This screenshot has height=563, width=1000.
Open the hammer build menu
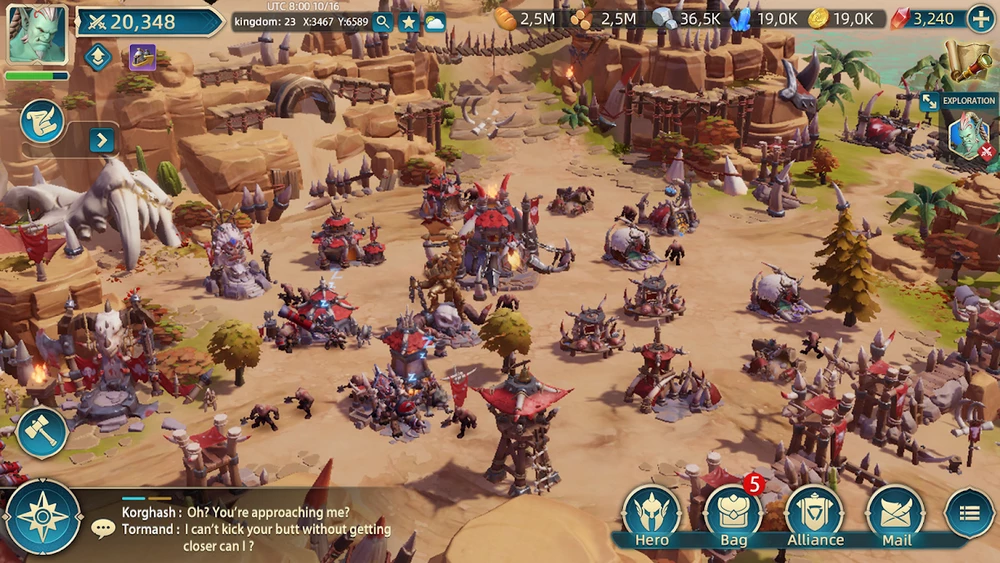(x=42, y=432)
